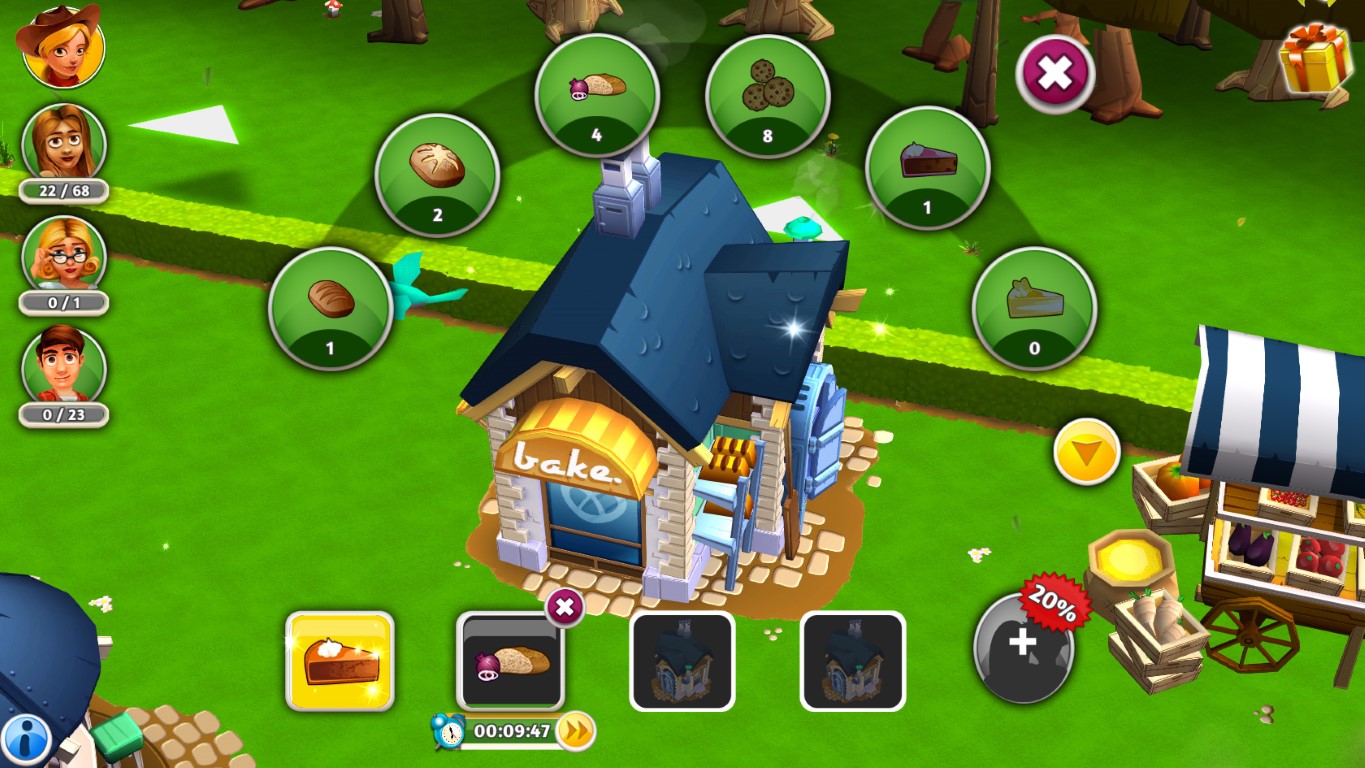Collect the finished cake from the first slot
The image size is (1365, 768).
[x=339, y=660]
